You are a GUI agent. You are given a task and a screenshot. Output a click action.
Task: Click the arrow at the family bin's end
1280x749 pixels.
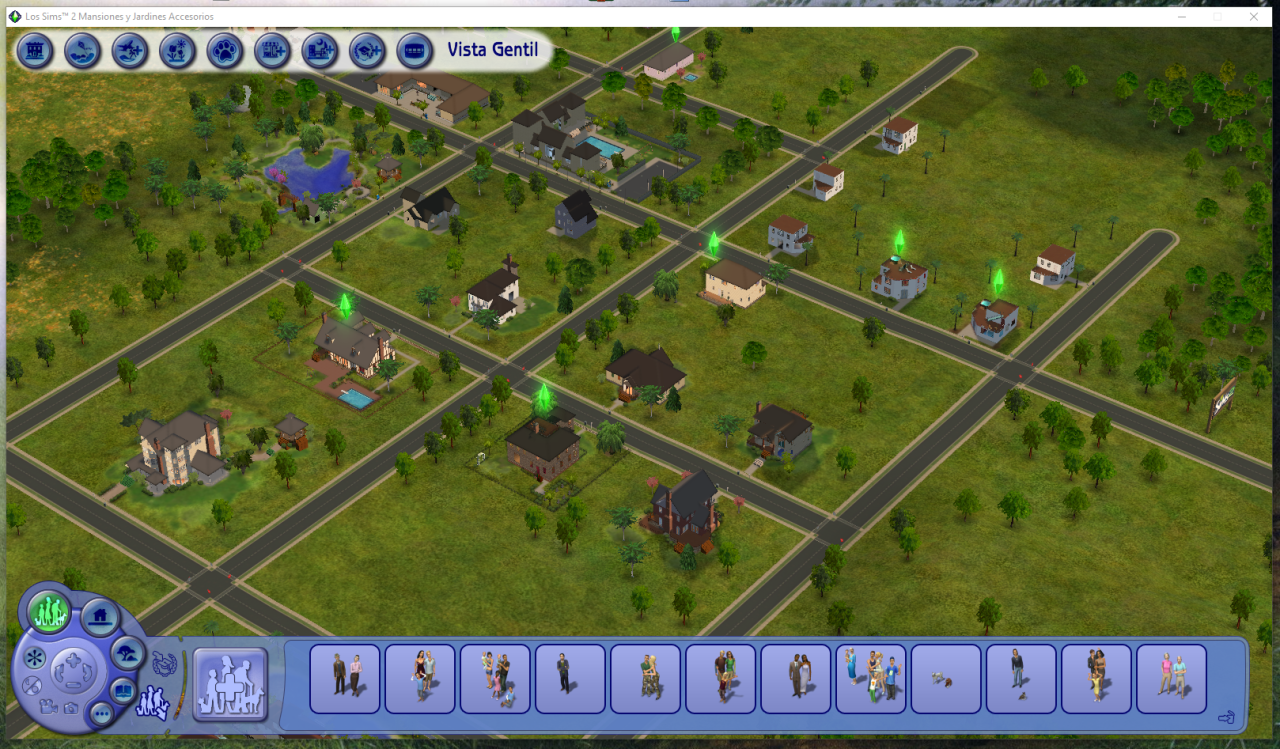click(1226, 716)
